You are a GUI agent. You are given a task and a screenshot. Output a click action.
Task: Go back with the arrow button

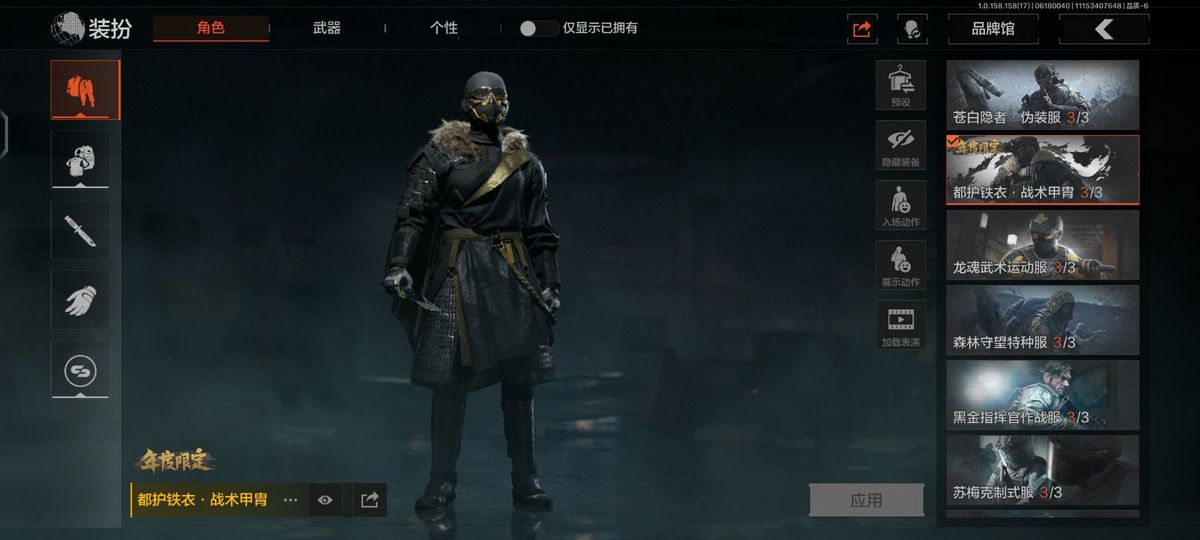tap(1104, 29)
